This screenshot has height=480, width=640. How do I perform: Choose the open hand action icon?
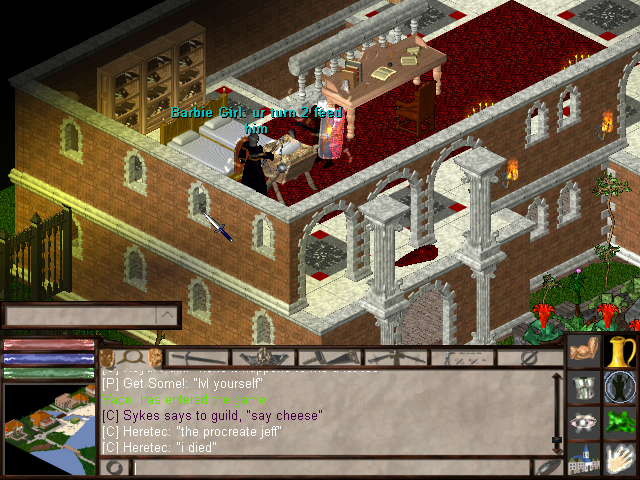click(621, 459)
